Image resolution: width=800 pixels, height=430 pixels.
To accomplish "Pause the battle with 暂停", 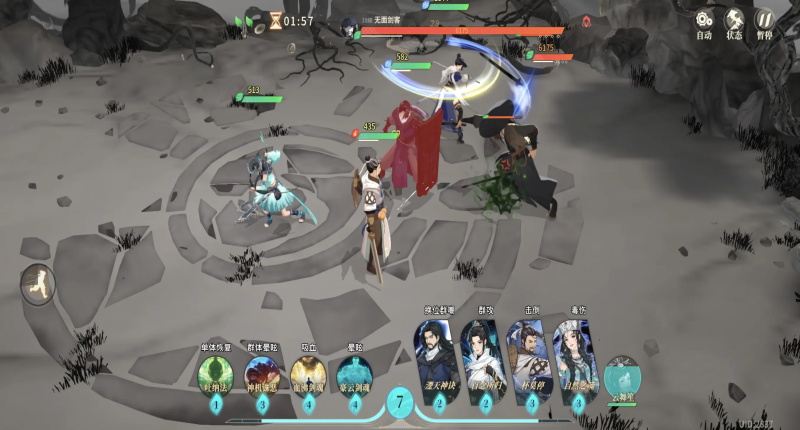I will click(x=764, y=20).
